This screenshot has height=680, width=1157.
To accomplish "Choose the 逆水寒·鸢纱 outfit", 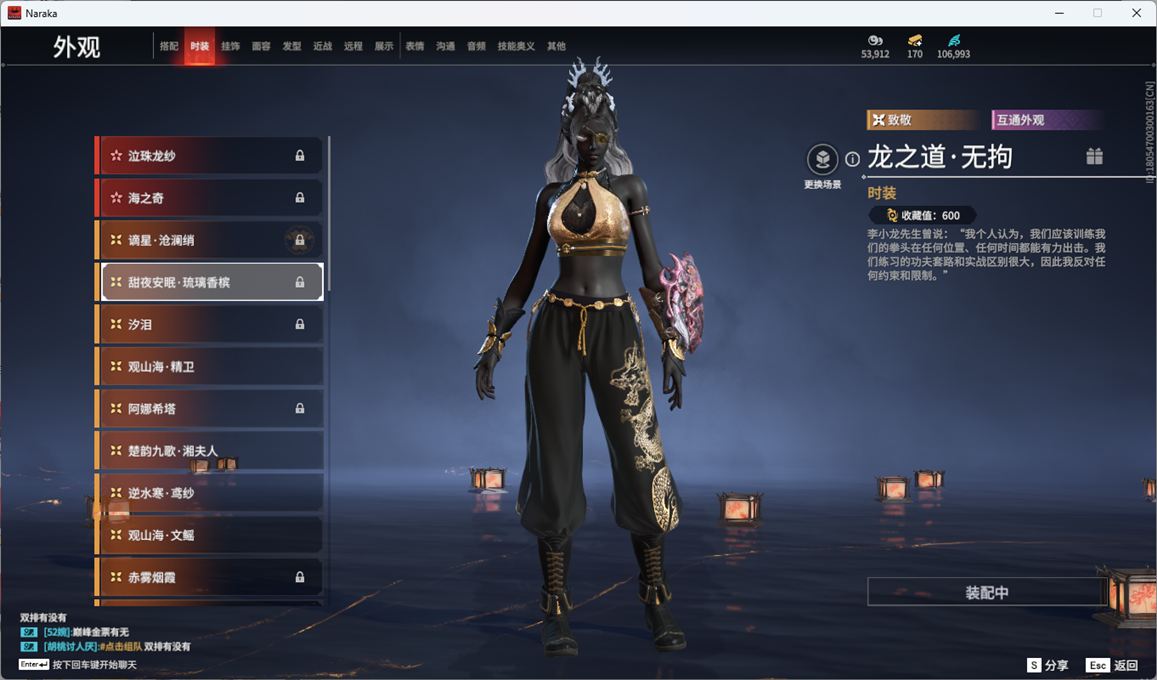I will tap(210, 493).
